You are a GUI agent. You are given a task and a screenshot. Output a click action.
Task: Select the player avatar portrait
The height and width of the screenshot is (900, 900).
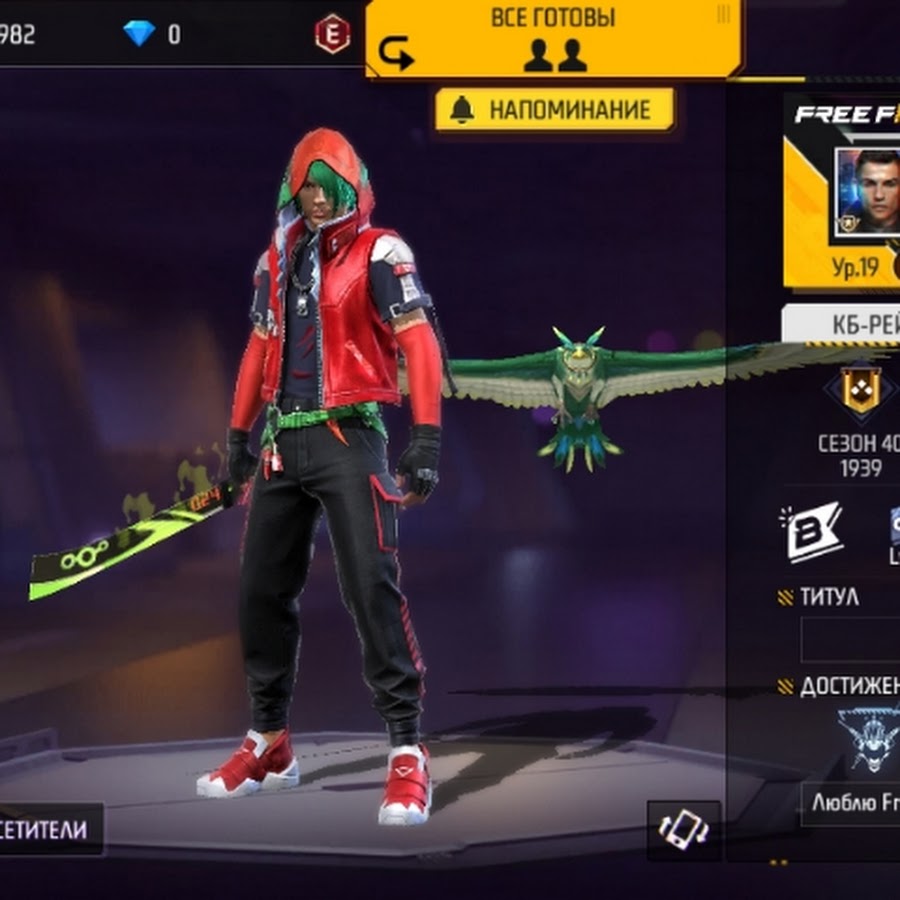867,192
